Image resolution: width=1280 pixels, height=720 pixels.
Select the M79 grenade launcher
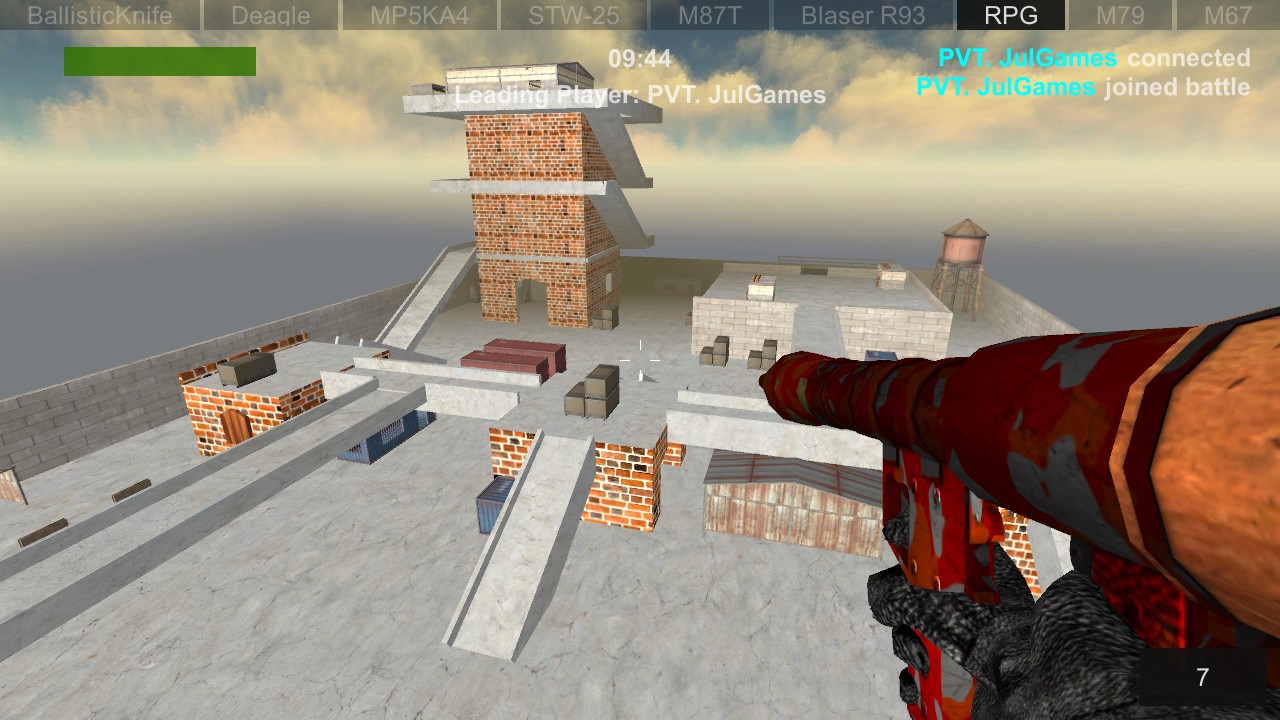click(1118, 15)
